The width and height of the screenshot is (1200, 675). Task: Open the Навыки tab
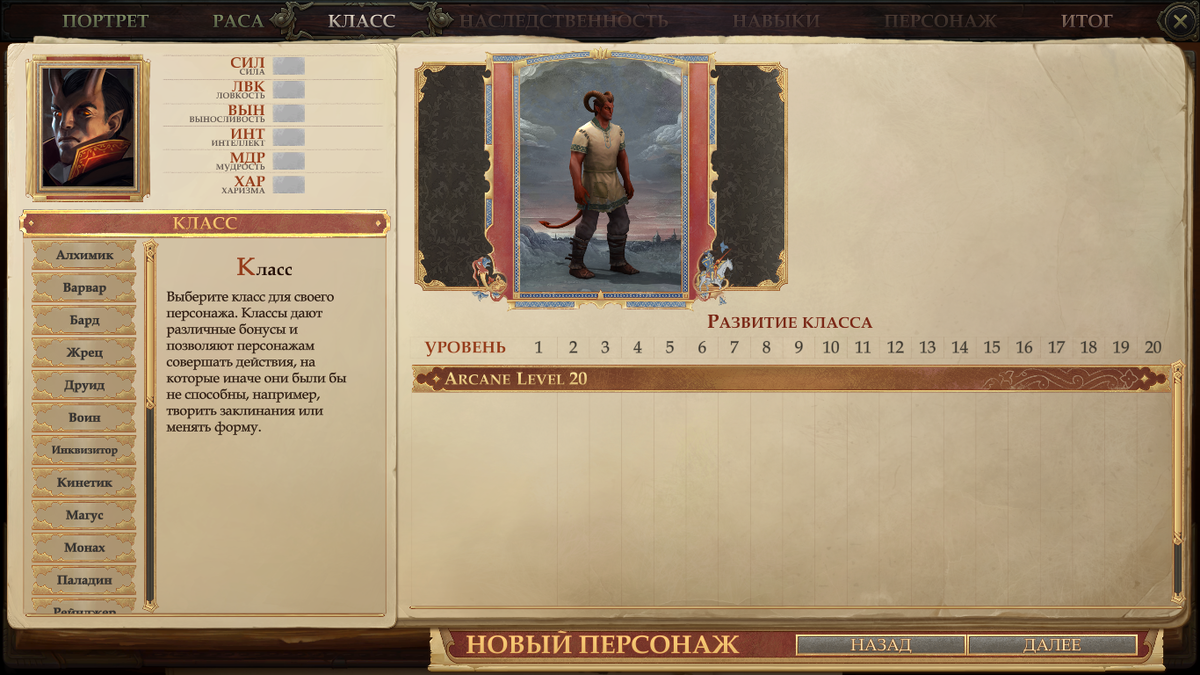coord(775,20)
